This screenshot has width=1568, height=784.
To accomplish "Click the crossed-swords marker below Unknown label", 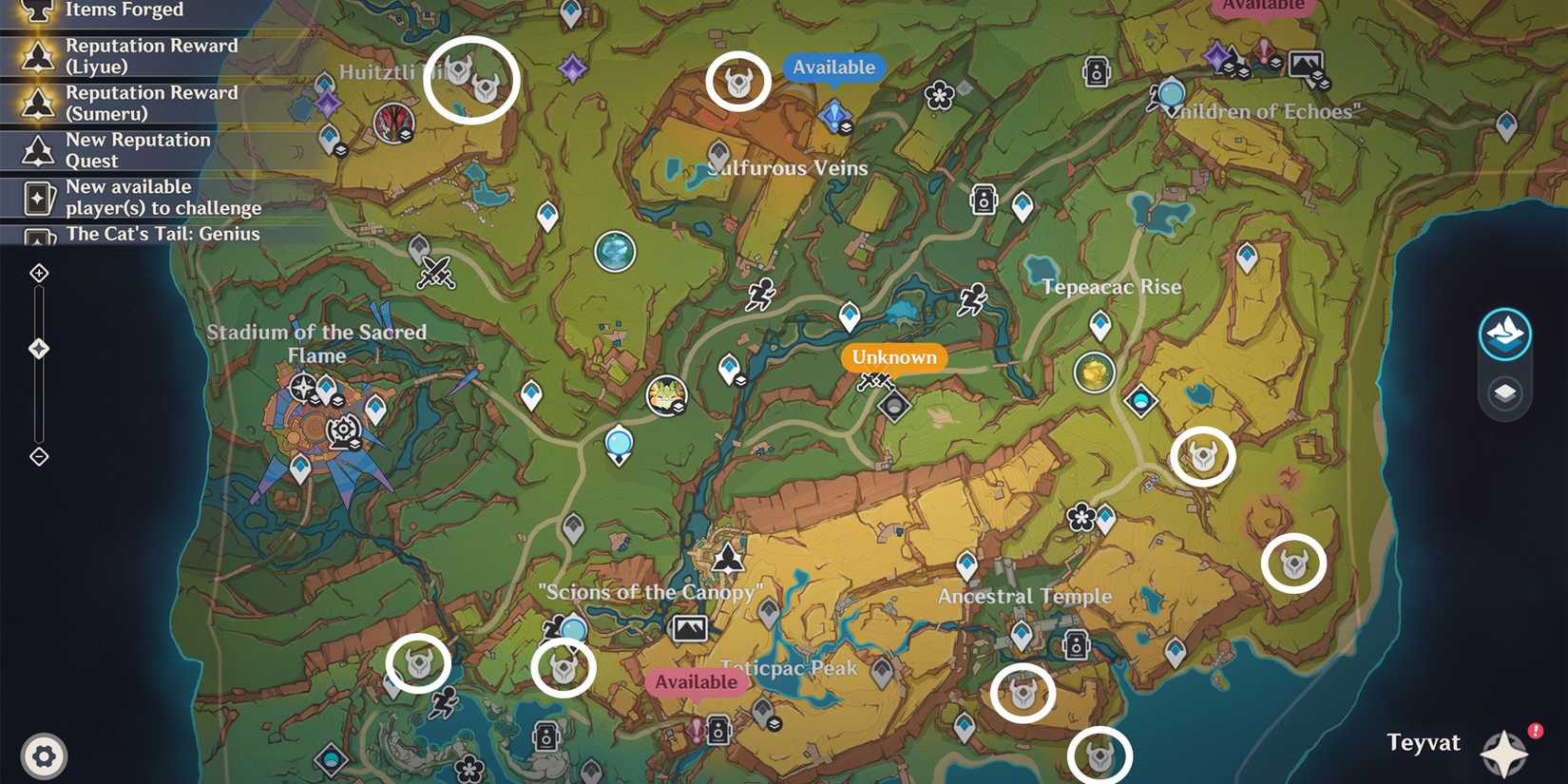I will click(x=874, y=382).
